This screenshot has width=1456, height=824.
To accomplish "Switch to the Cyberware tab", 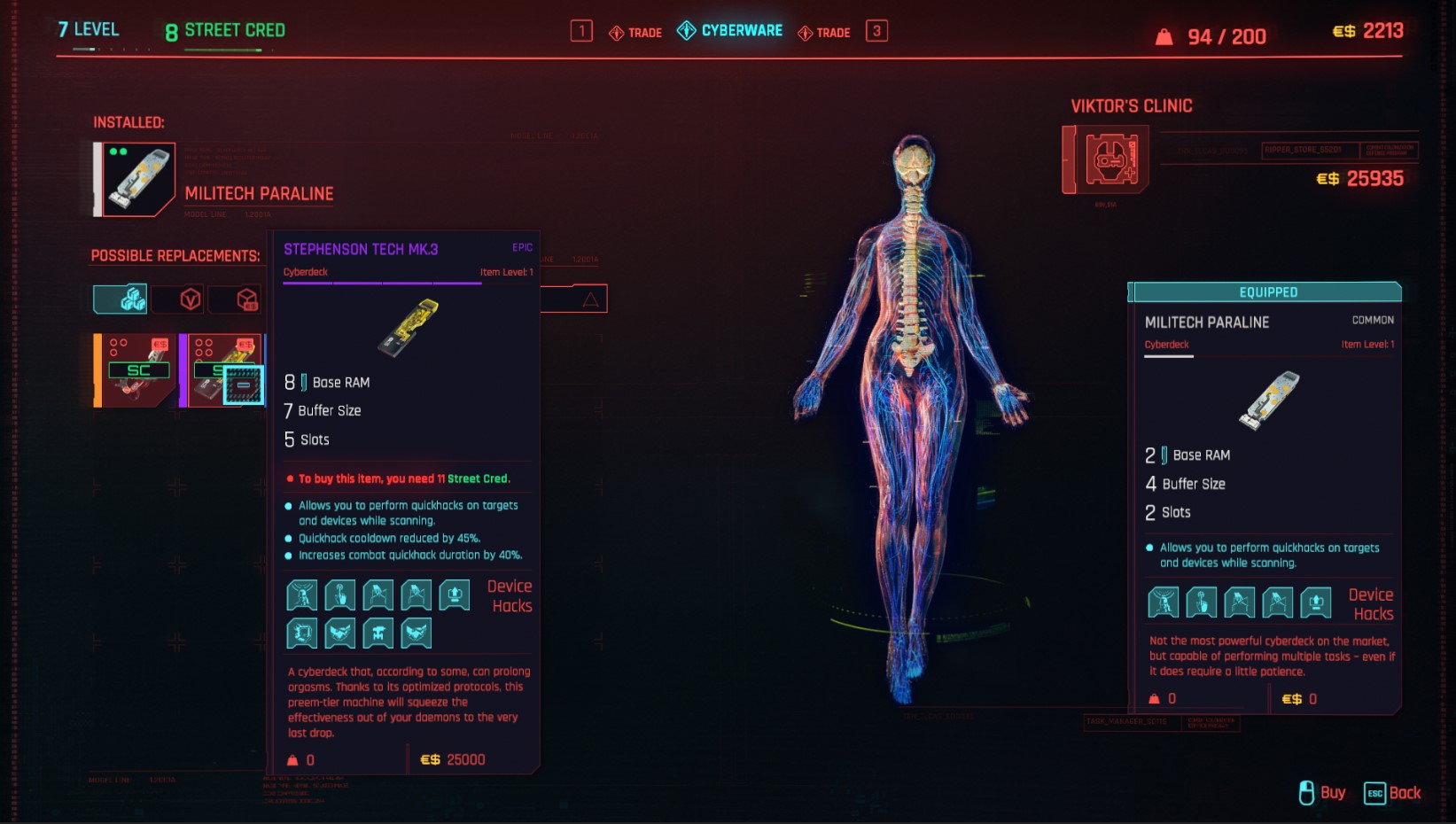I will click(x=730, y=31).
